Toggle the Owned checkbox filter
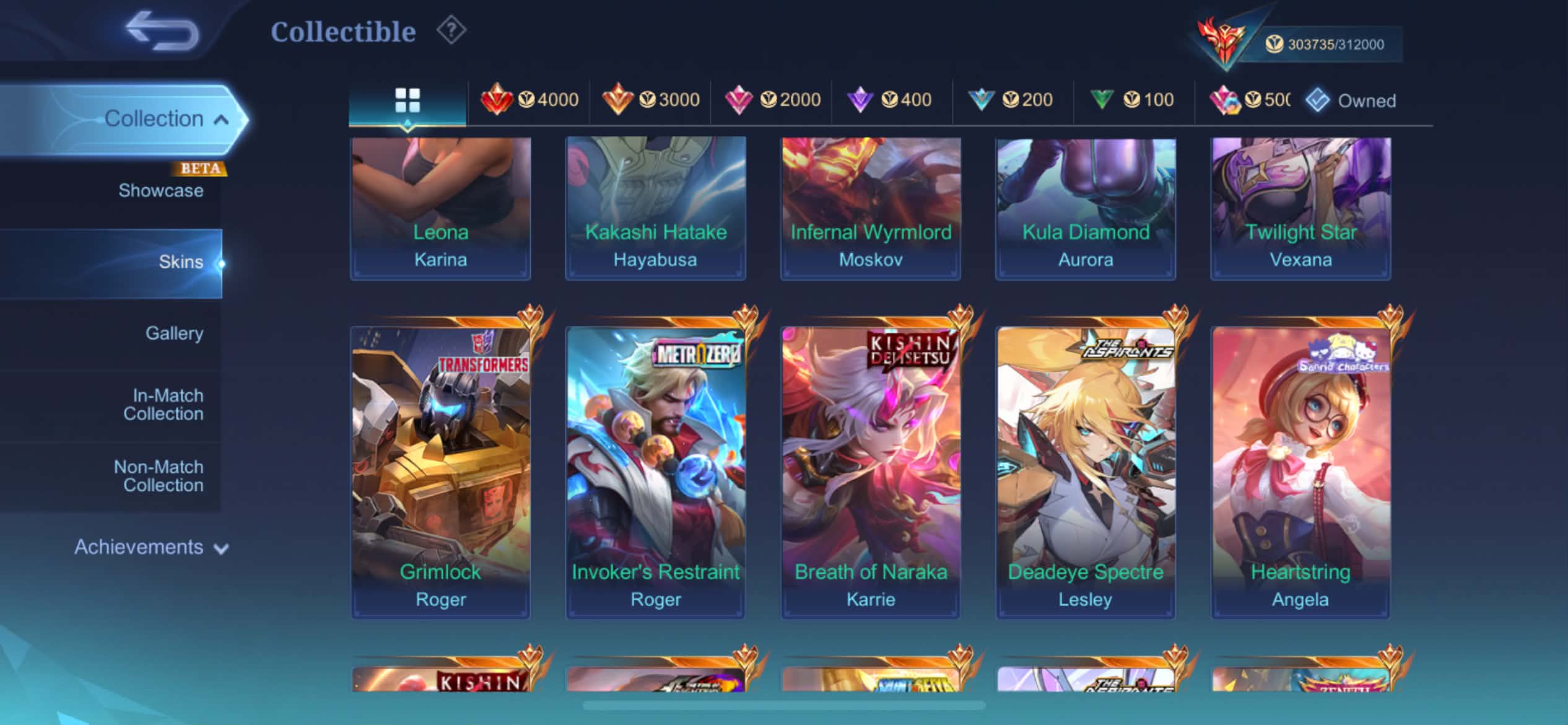Screen dimensions: 1568x725 coord(1318,100)
